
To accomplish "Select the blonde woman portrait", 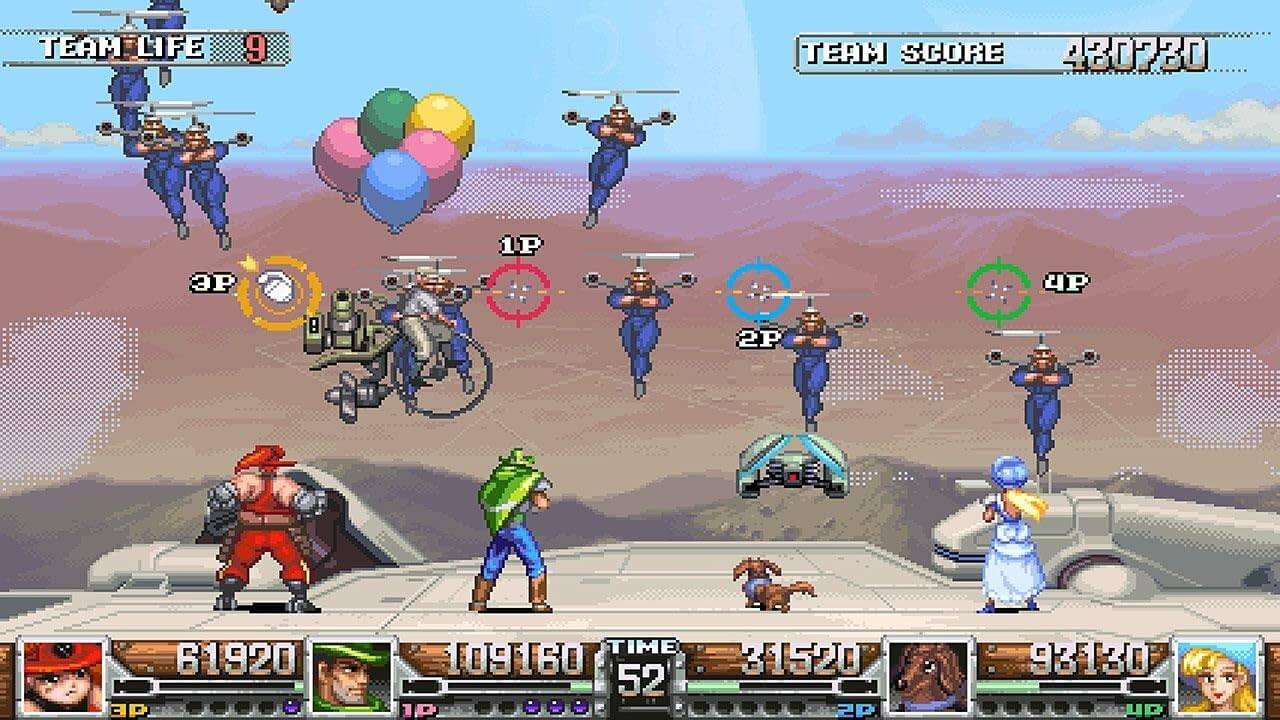I will (1217, 677).
